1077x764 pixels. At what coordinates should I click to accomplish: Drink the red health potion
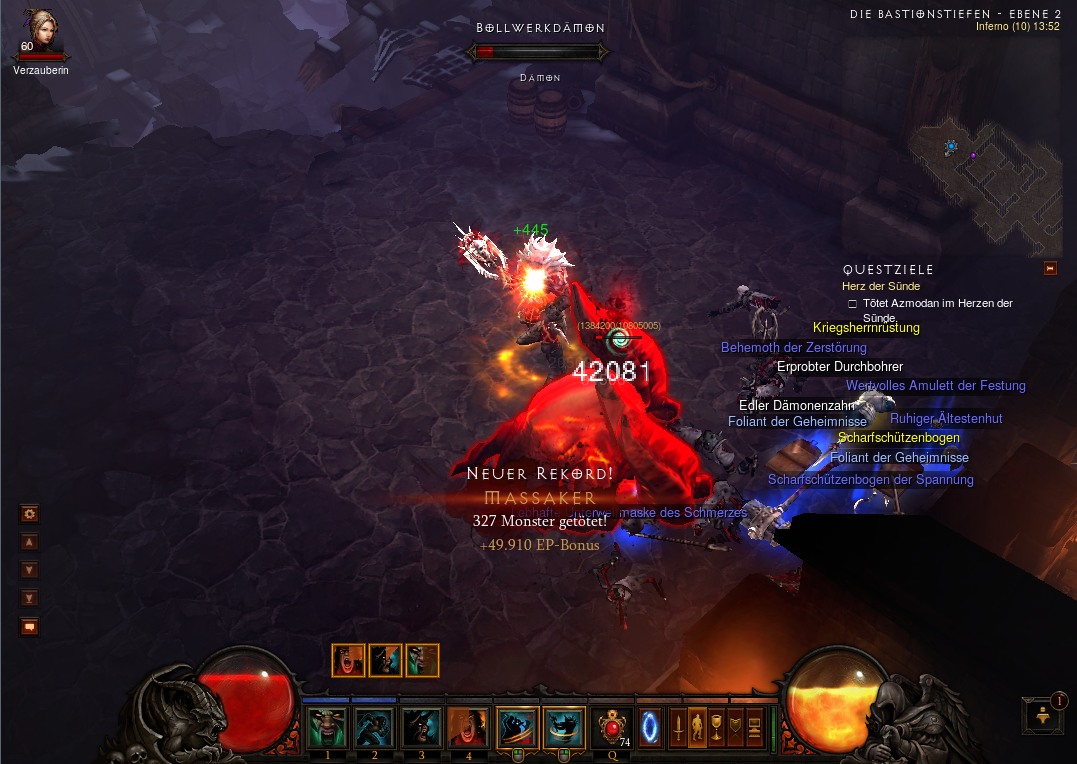coord(611,727)
